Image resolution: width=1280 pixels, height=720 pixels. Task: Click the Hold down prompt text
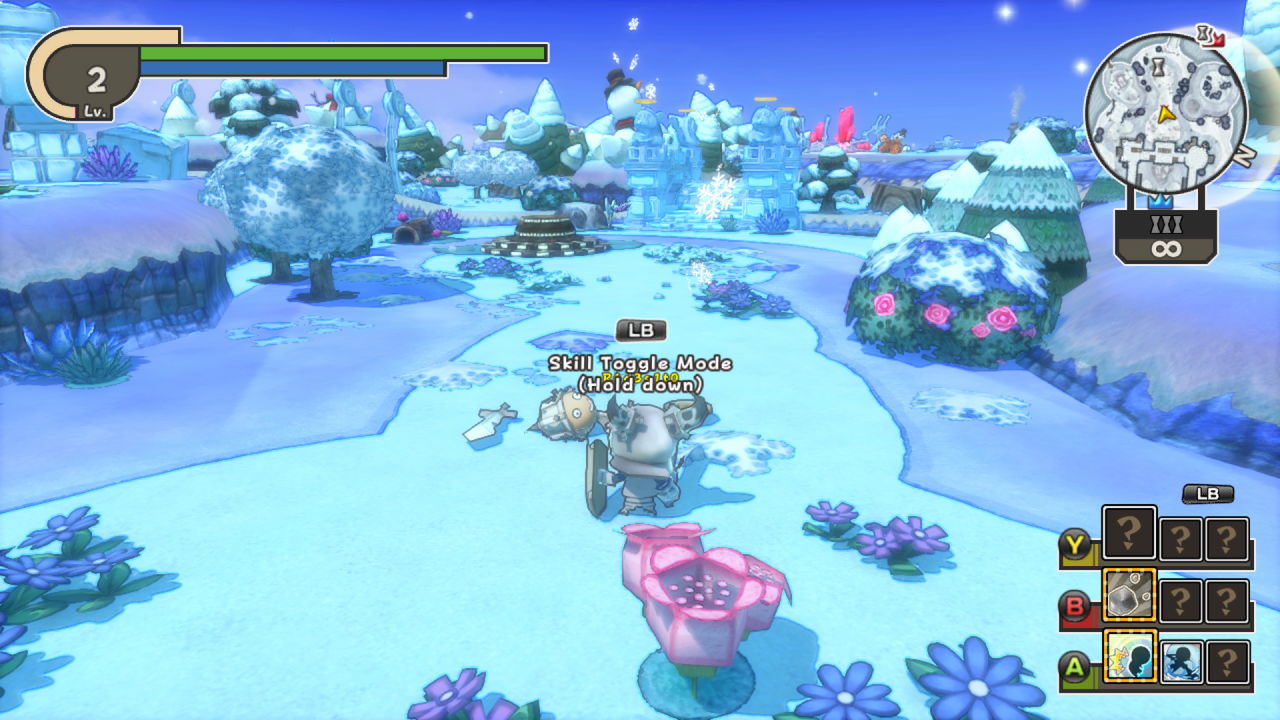640,380
